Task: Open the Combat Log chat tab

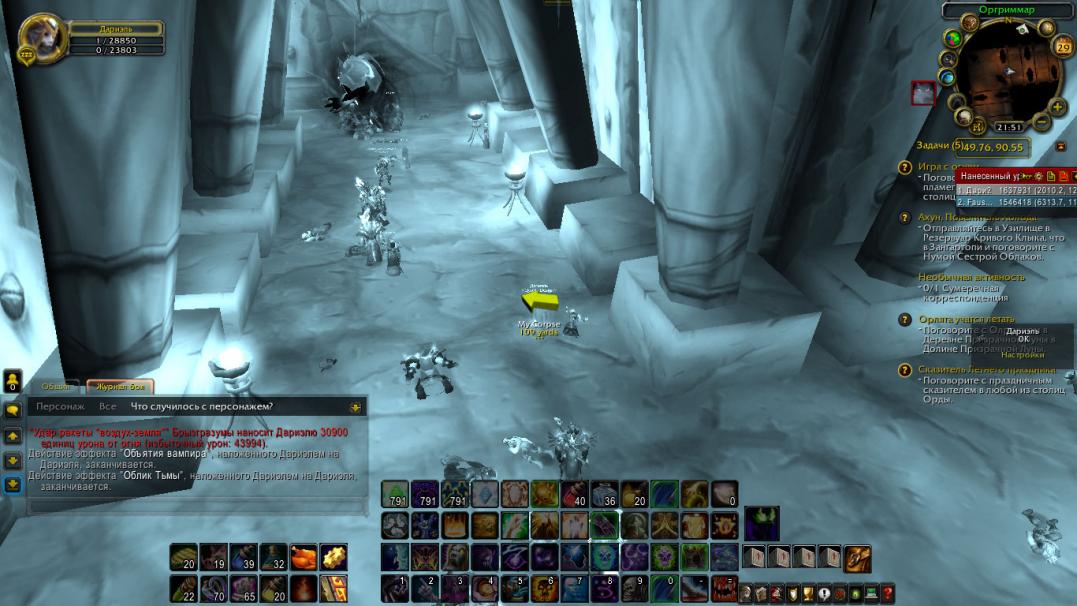Action: click(x=119, y=386)
